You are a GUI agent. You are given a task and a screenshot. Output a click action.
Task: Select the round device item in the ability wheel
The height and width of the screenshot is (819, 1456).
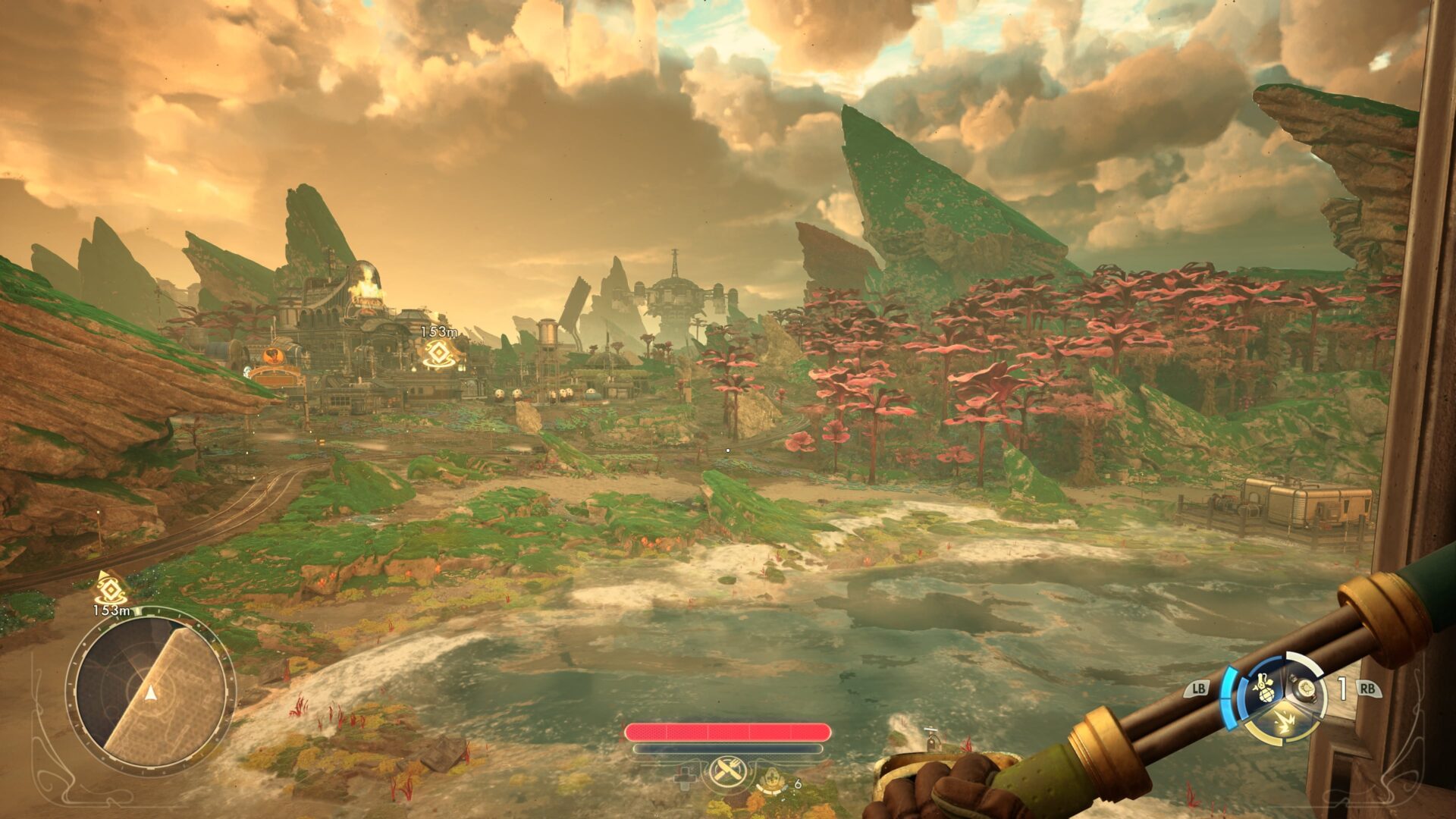pyautogui.click(x=1306, y=689)
